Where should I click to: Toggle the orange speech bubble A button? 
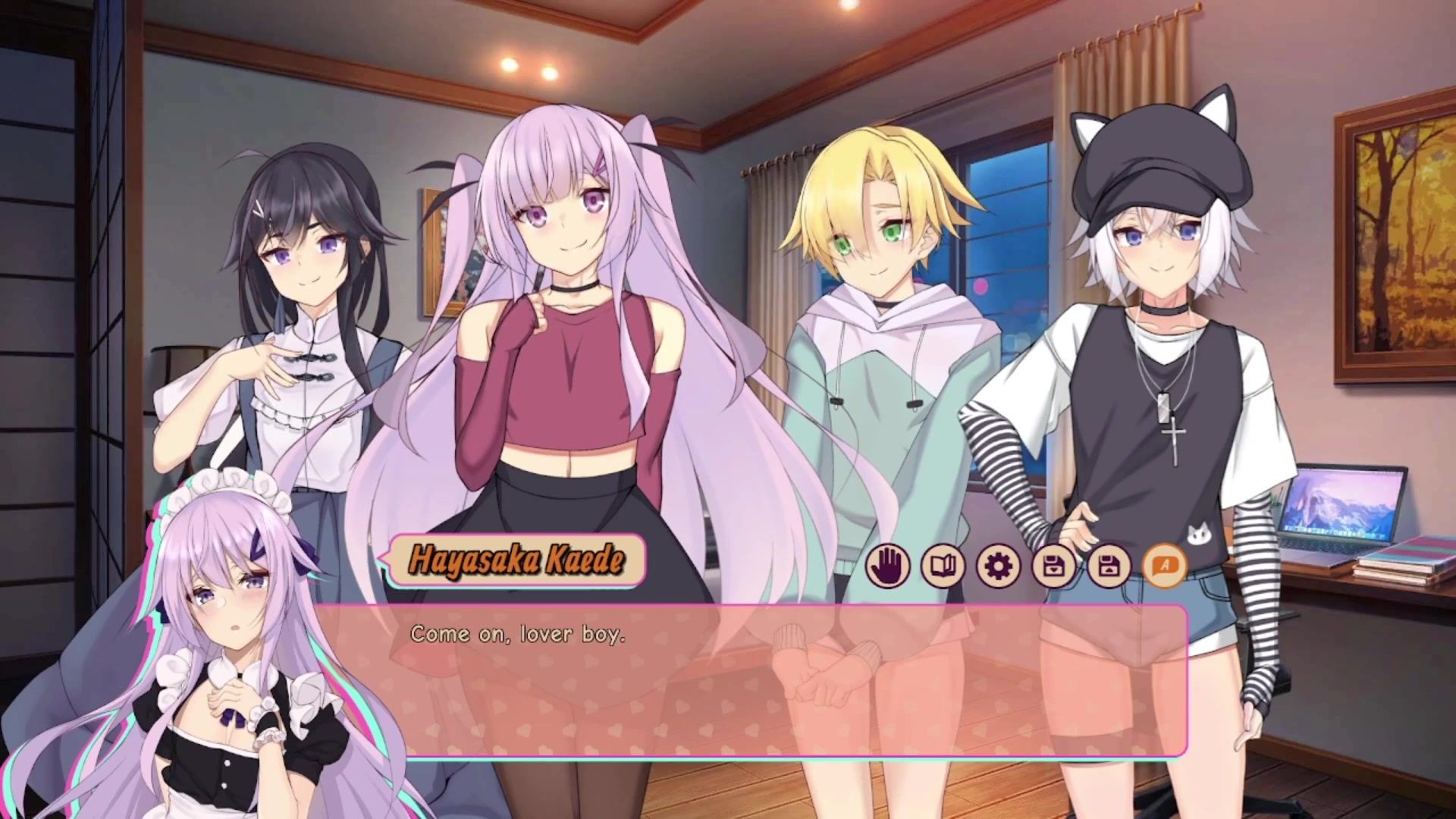tap(1164, 565)
